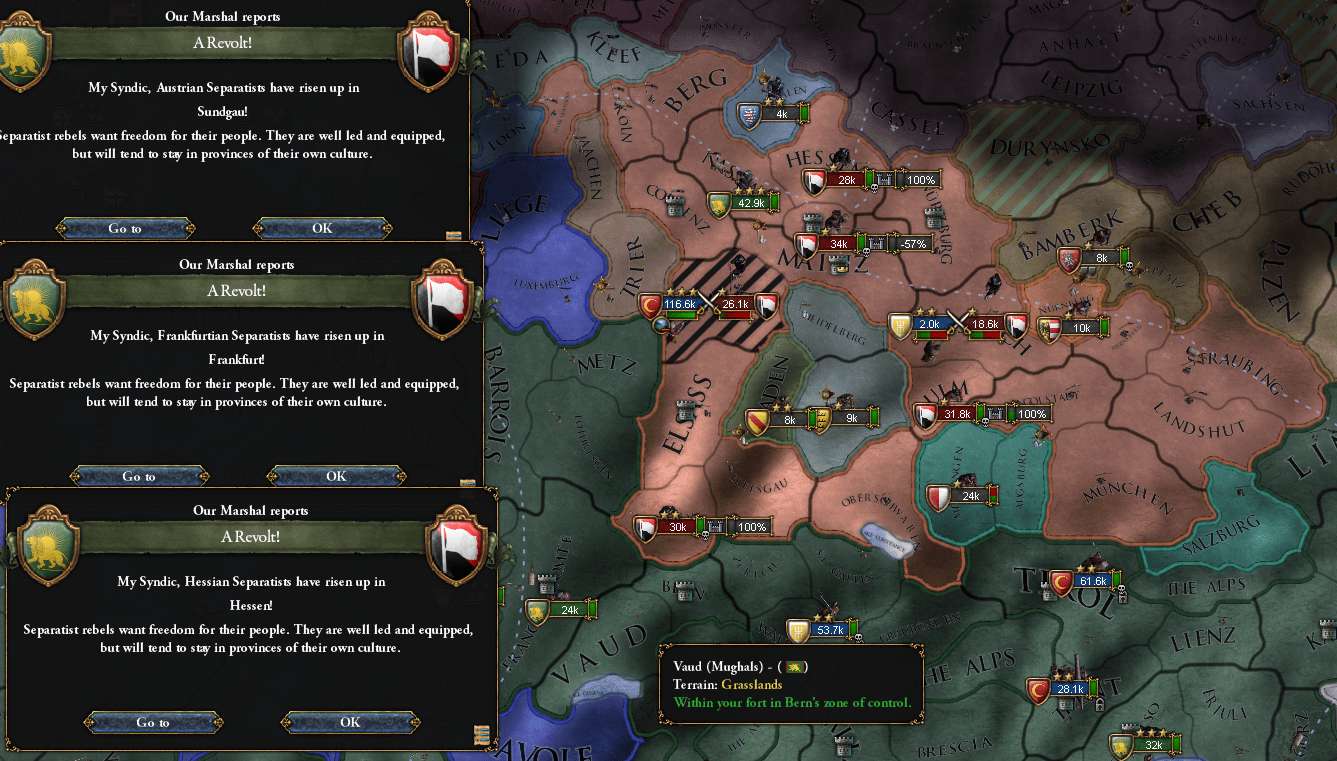Select the 31.8k rebel army banner
The width and height of the screenshot is (1337, 761).
[956, 414]
